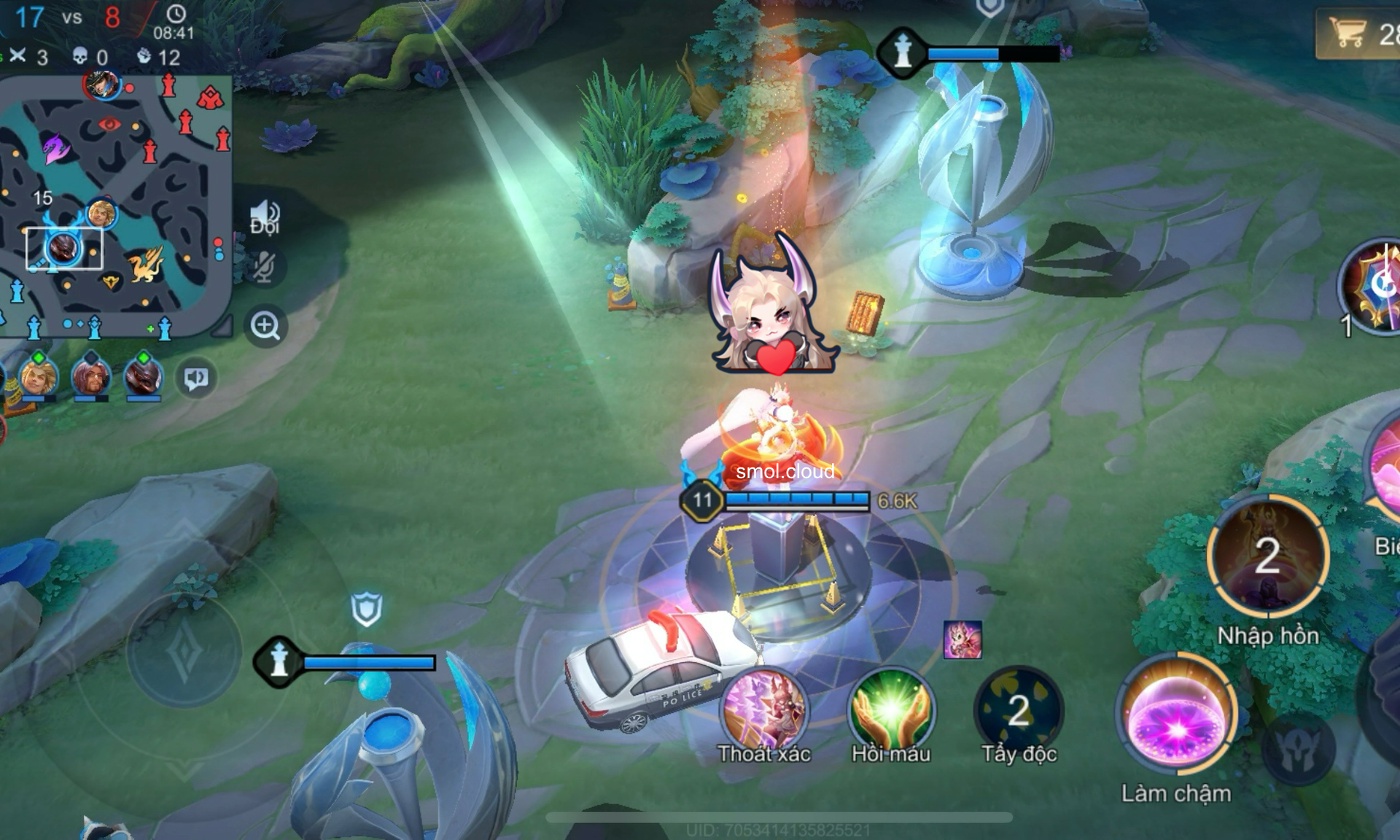Screen dimensions: 1400x840
Task: Select the blond teammate portrait
Action: [39, 377]
